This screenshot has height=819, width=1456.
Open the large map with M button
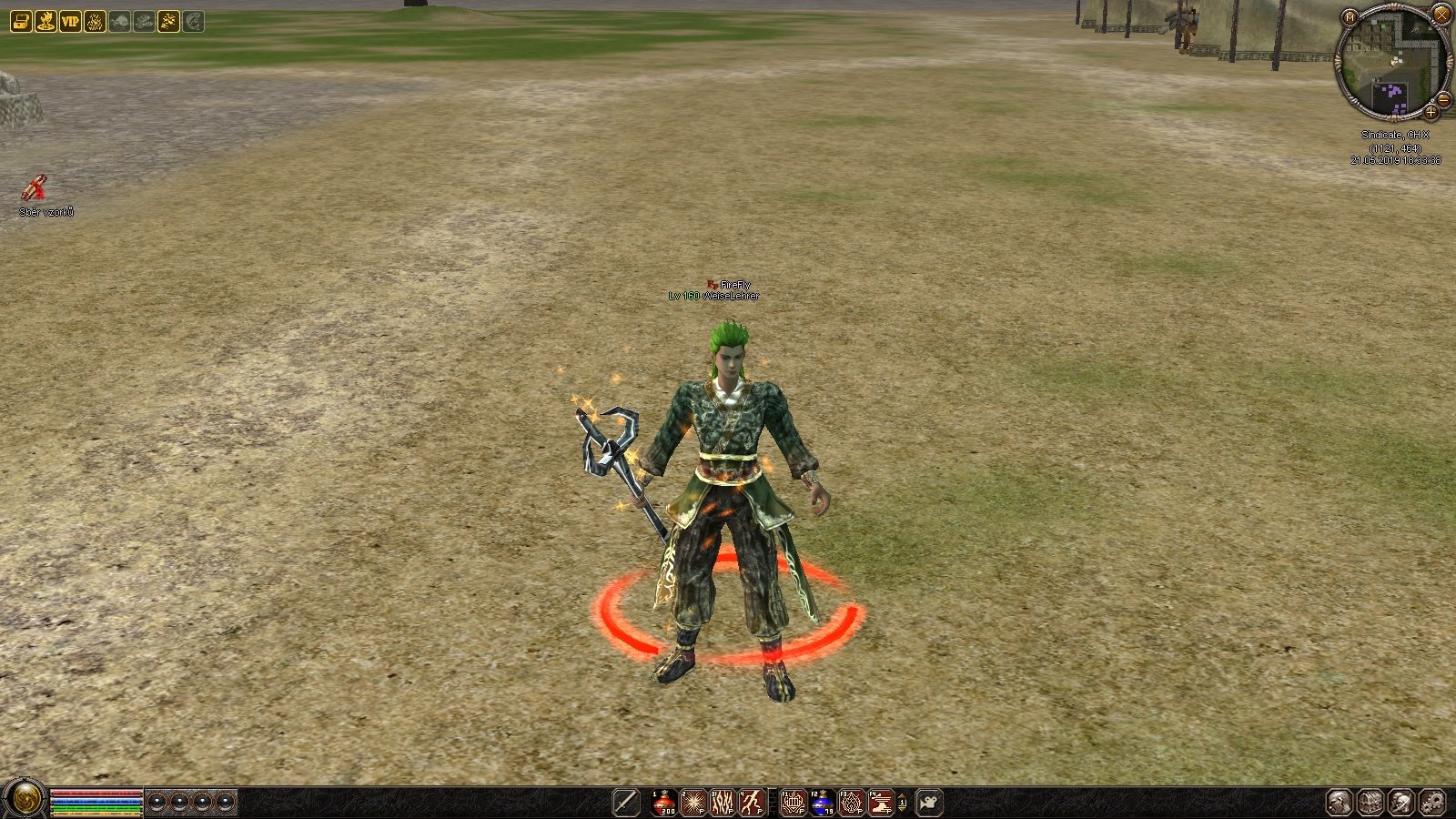pyautogui.click(x=1350, y=17)
